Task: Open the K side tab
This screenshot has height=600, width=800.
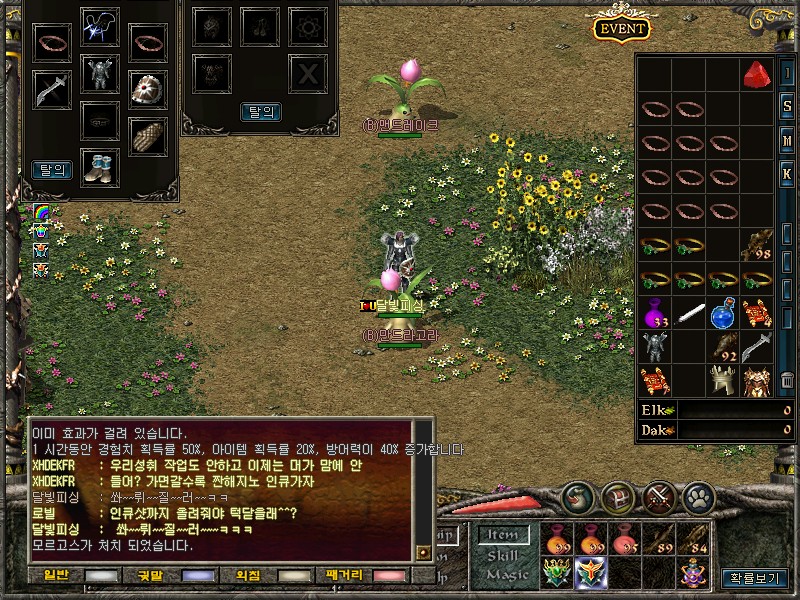Action: coord(787,173)
